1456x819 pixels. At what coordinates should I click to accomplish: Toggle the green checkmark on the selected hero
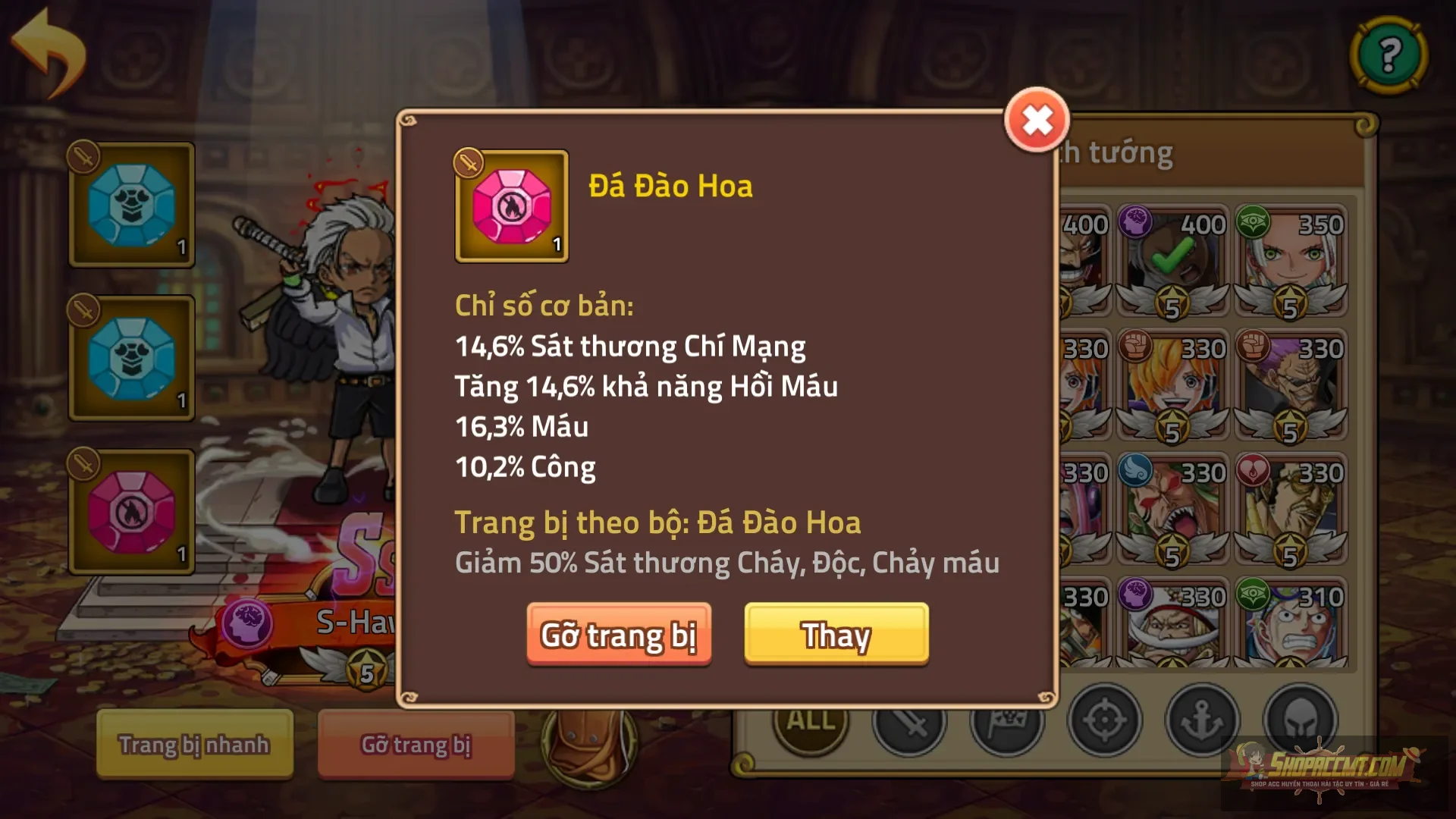pyautogui.click(x=1171, y=258)
